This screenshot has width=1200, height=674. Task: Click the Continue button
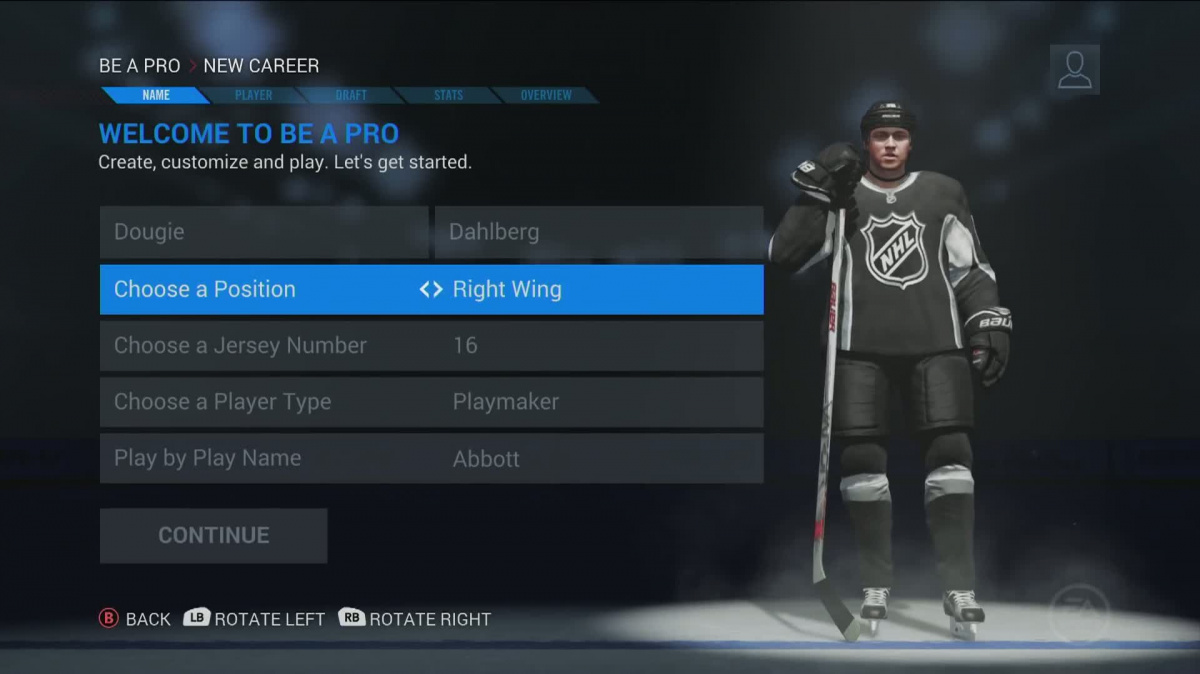(213, 535)
